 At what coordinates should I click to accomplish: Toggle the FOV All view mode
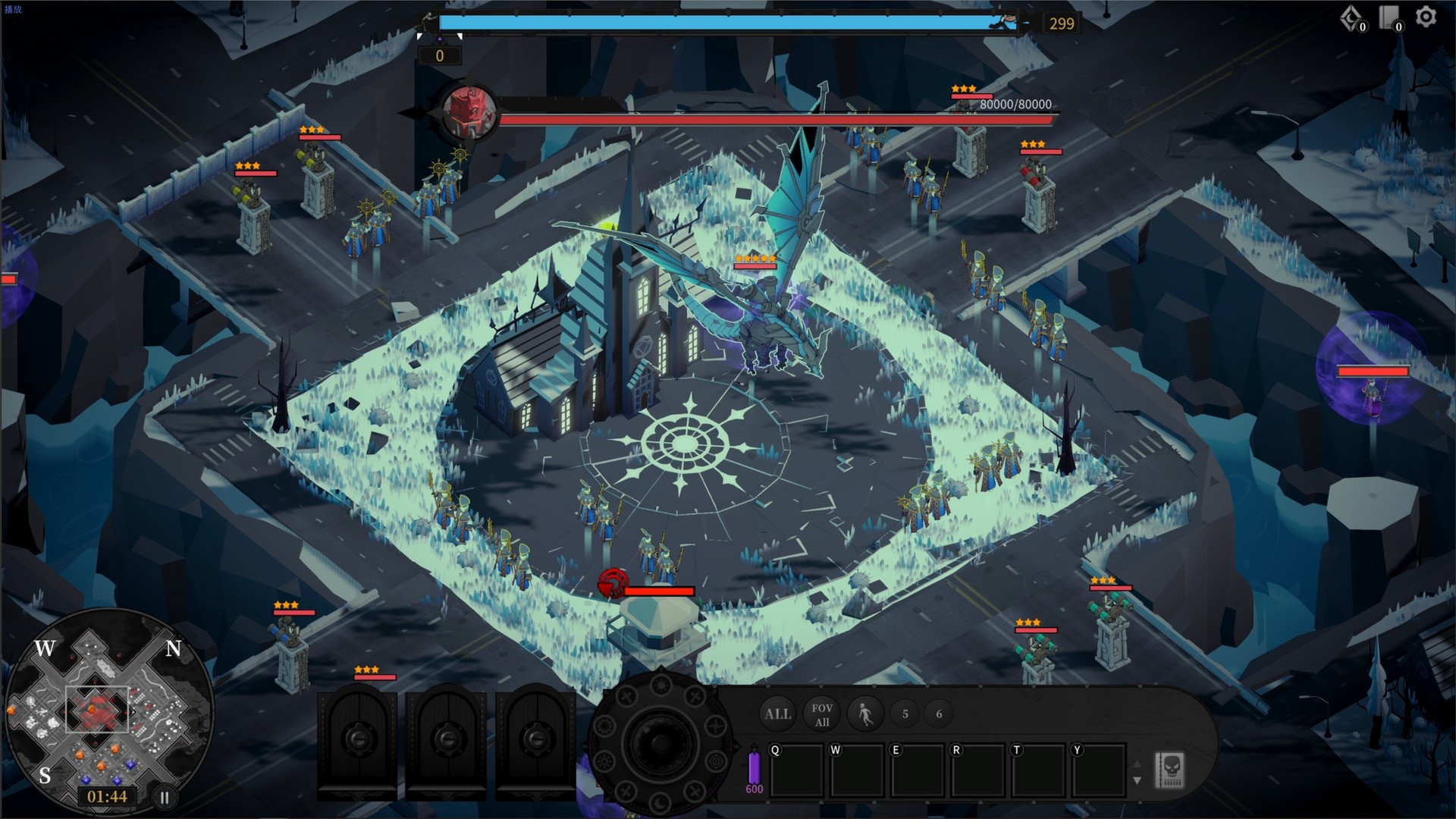click(x=822, y=714)
